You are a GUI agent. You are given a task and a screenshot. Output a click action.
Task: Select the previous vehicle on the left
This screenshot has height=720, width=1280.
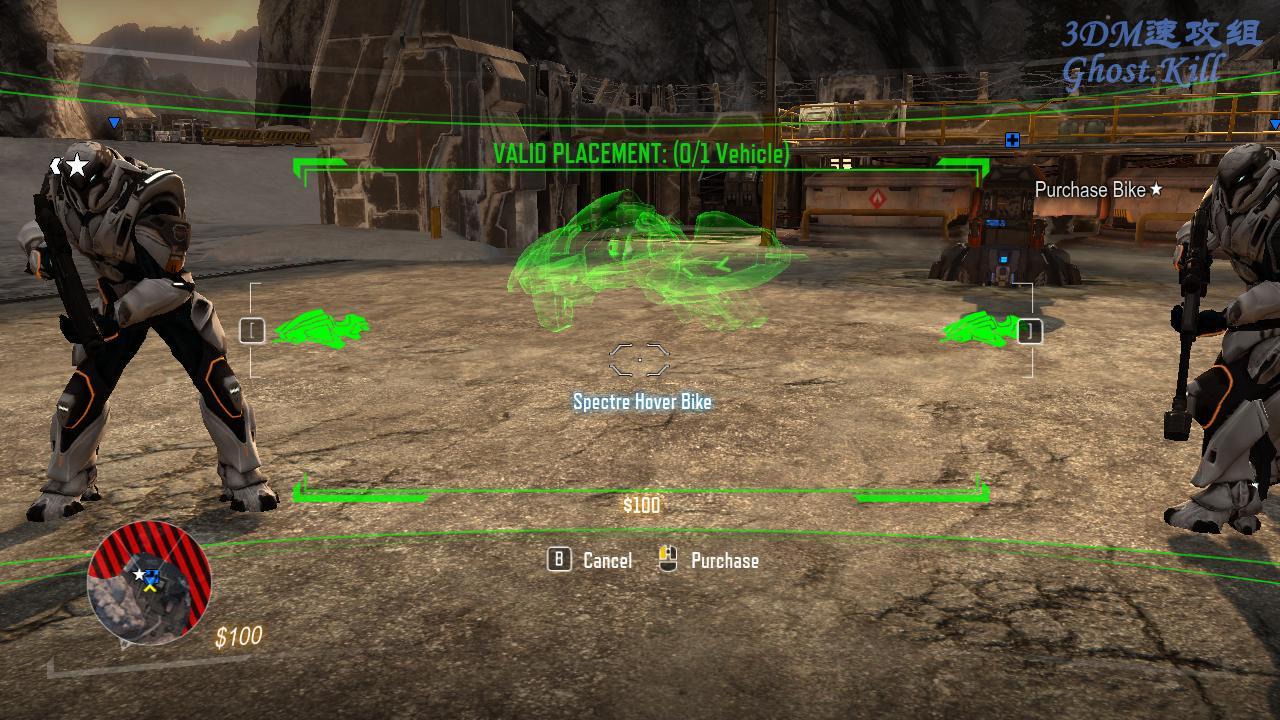[253, 331]
